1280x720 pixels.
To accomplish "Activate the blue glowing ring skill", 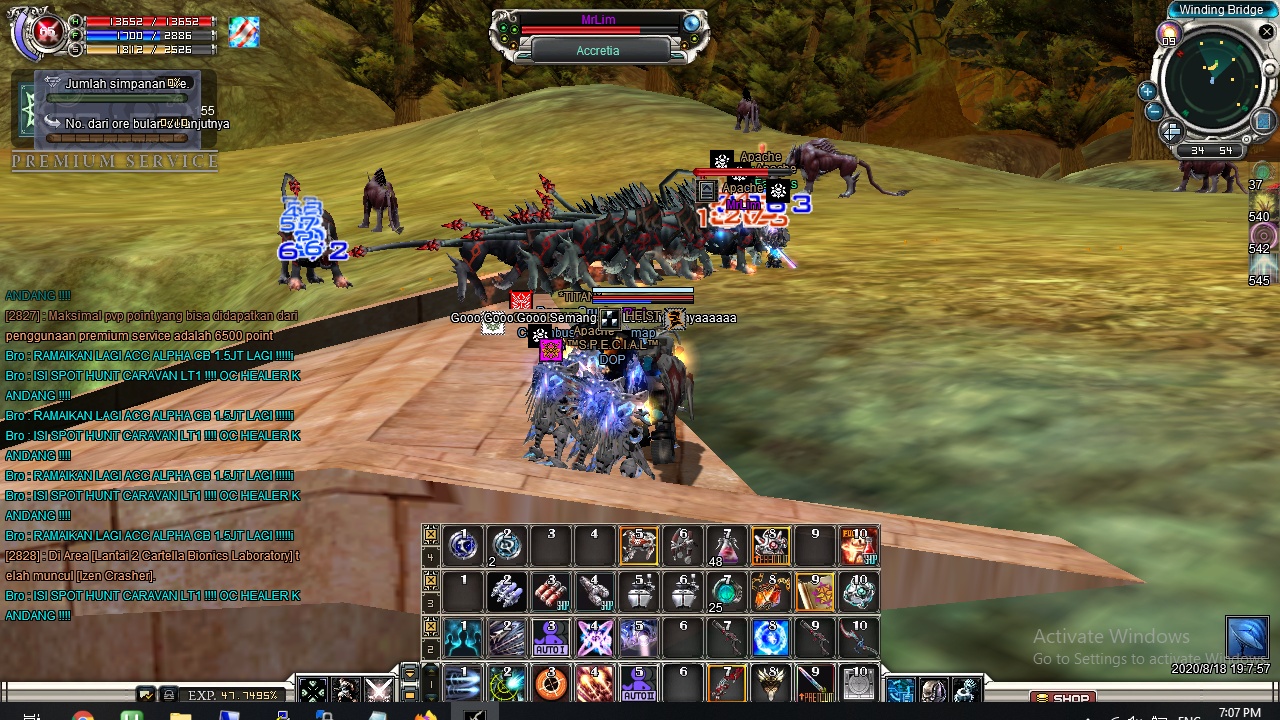I will (771, 638).
